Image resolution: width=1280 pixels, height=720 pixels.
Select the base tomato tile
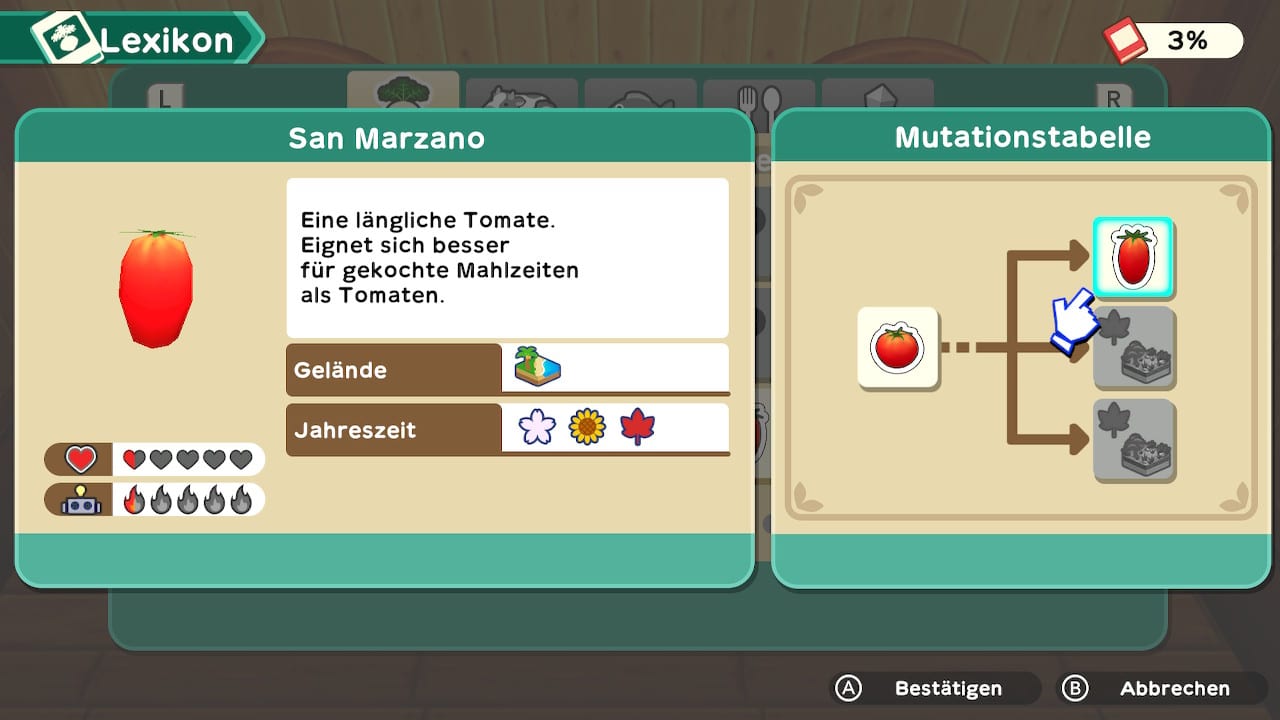(x=897, y=347)
